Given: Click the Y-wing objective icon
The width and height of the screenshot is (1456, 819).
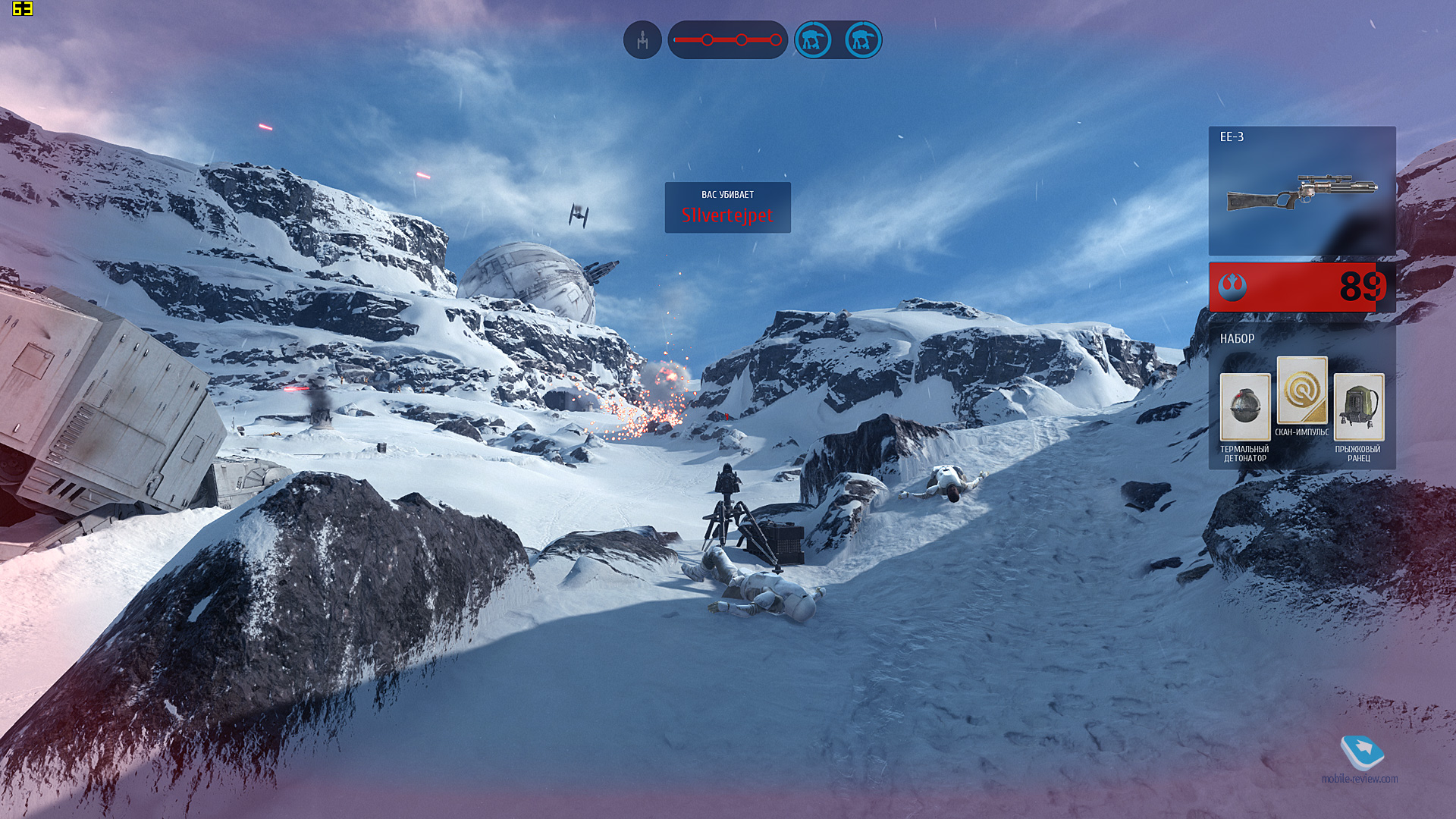Looking at the screenshot, I should (642, 39).
